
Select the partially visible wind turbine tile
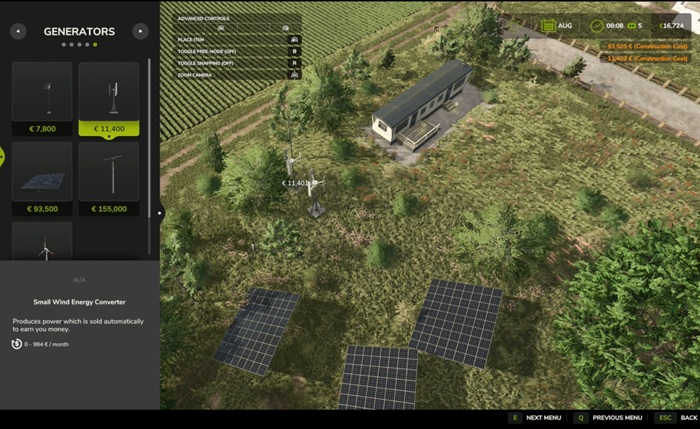42,242
